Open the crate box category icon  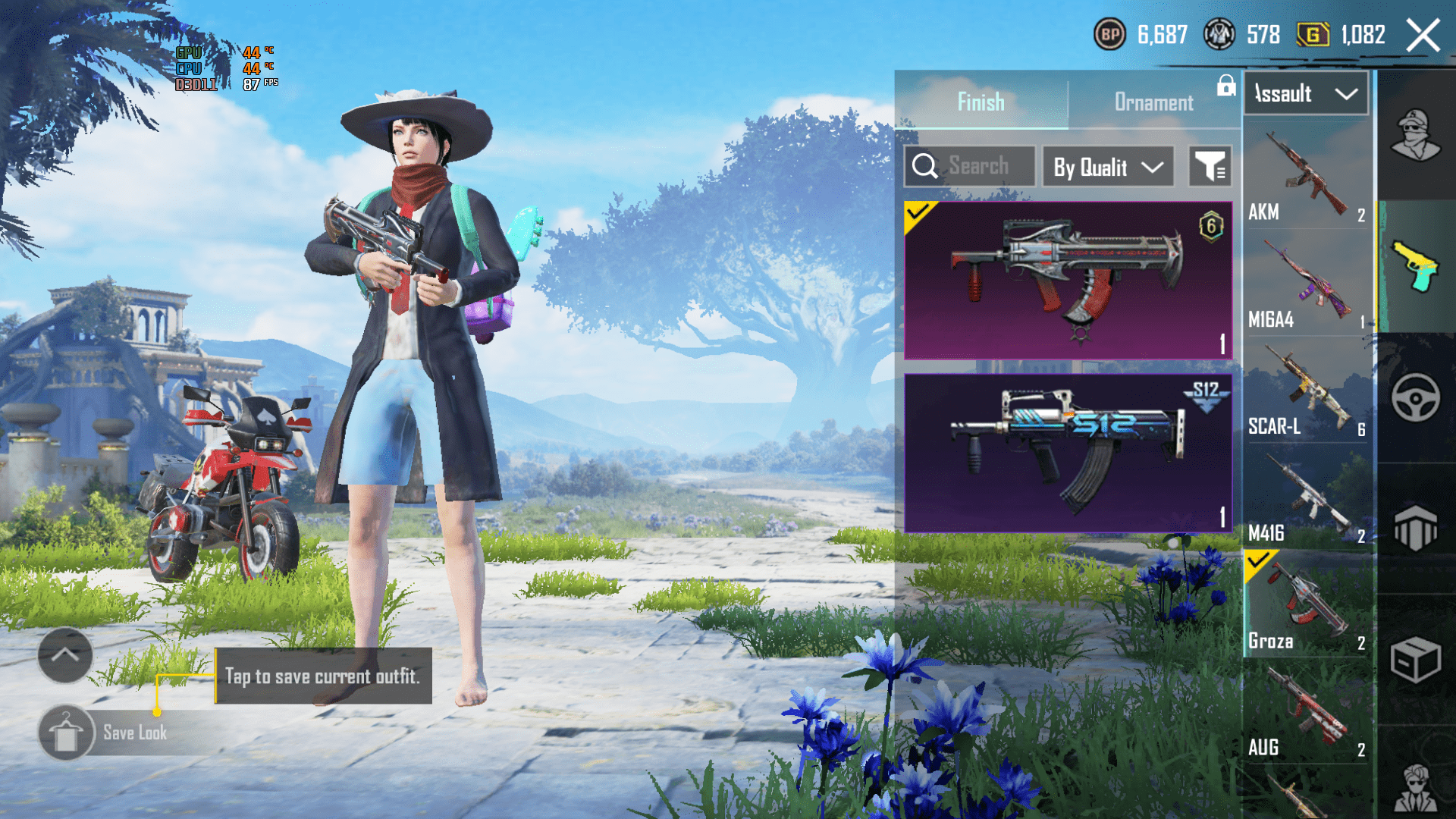1415,659
